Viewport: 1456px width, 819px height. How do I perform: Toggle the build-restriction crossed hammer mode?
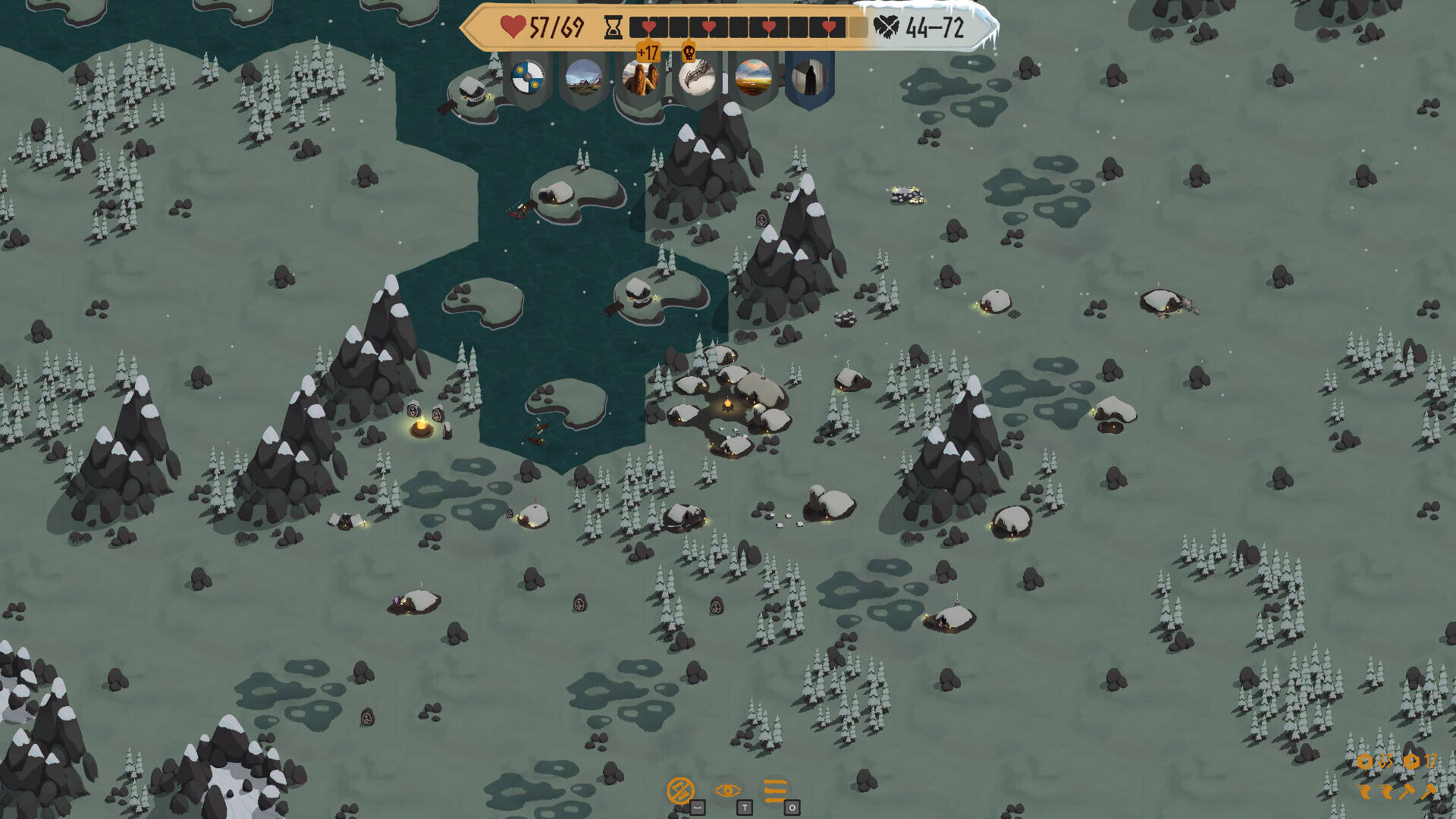tap(681, 791)
